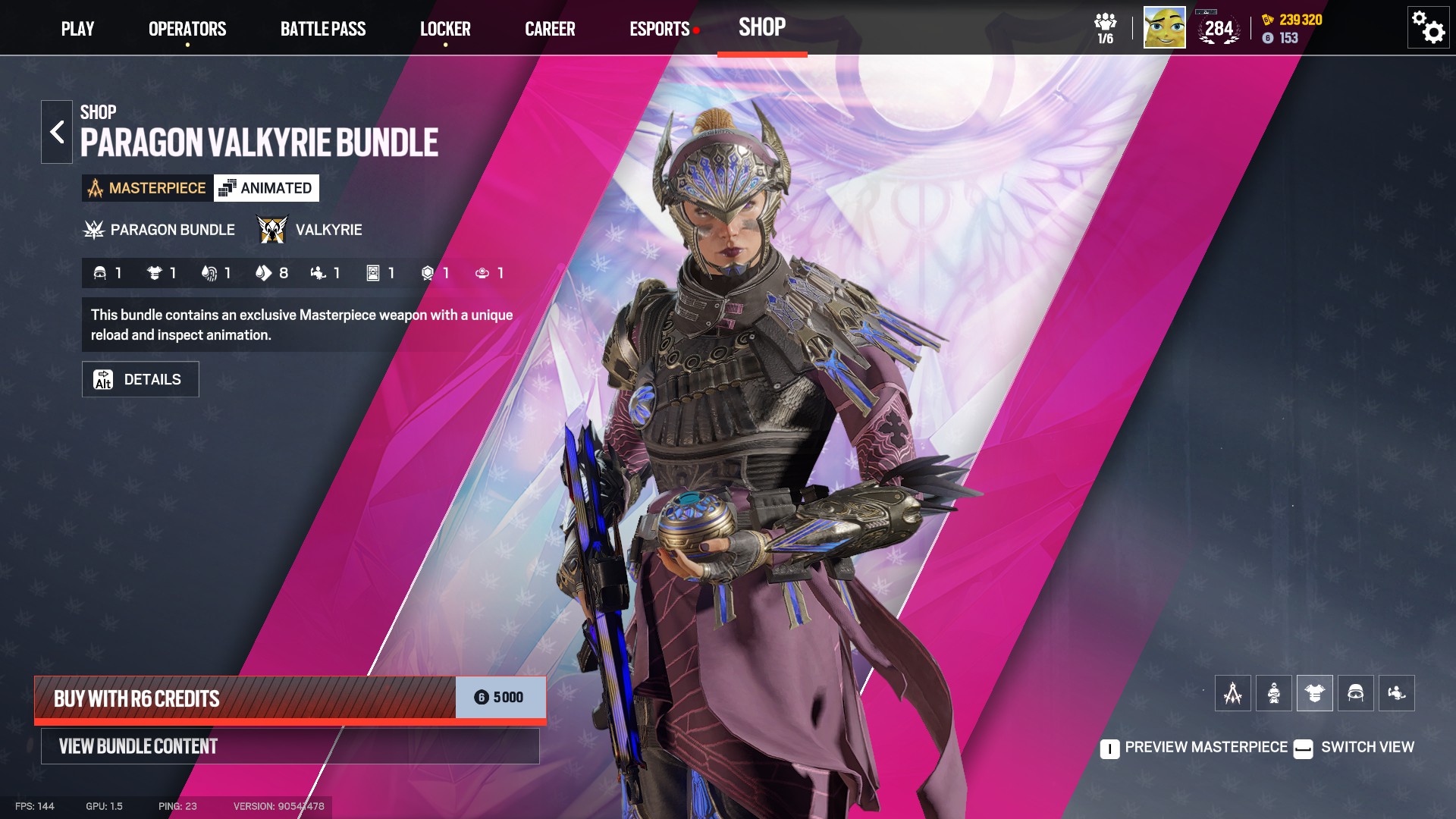Screen dimensions: 1456x819
Task: Open the squad indicator showing 1/6
Action: point(1105,27)
